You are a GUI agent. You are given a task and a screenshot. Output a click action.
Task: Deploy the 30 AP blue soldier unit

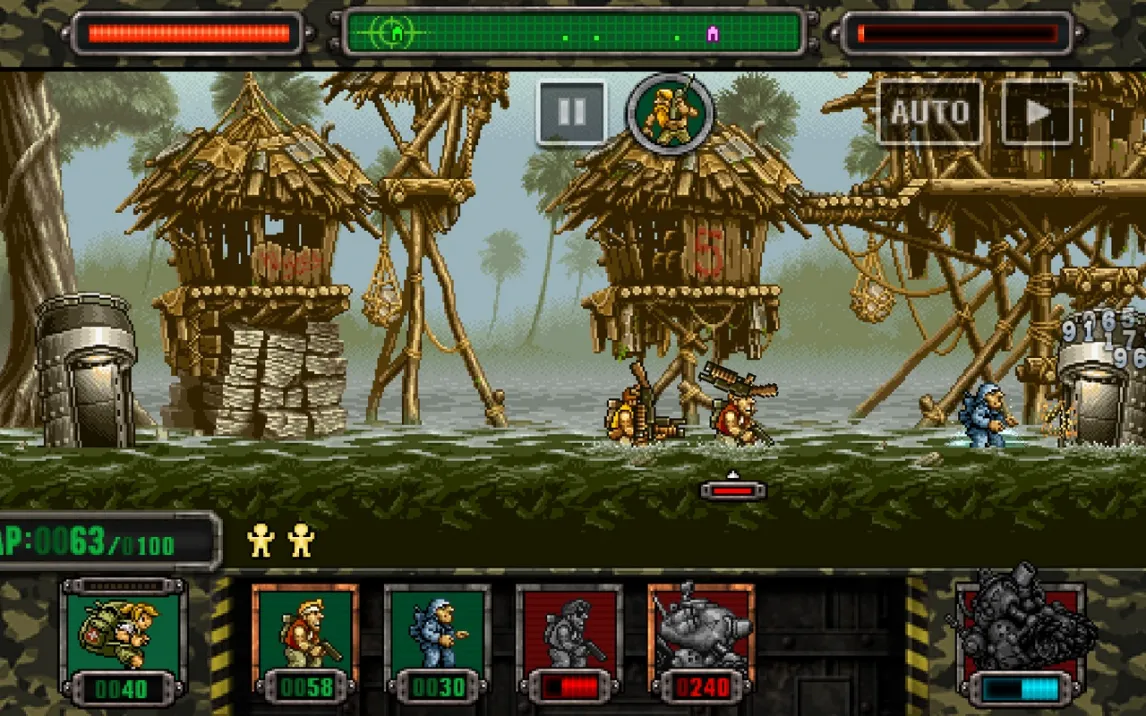tap(438, 641)
